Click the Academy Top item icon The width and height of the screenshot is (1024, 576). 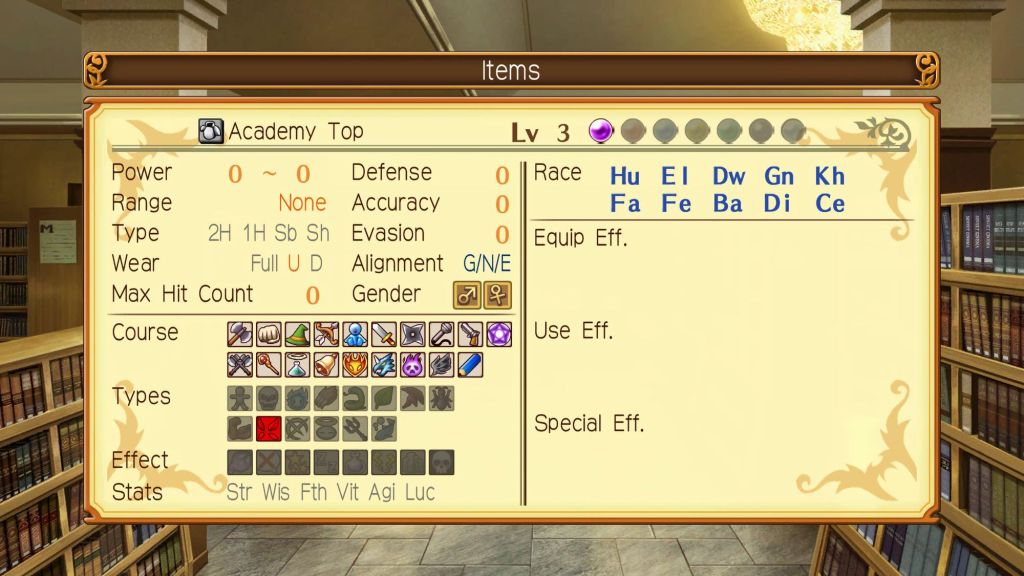click(211, 131)
